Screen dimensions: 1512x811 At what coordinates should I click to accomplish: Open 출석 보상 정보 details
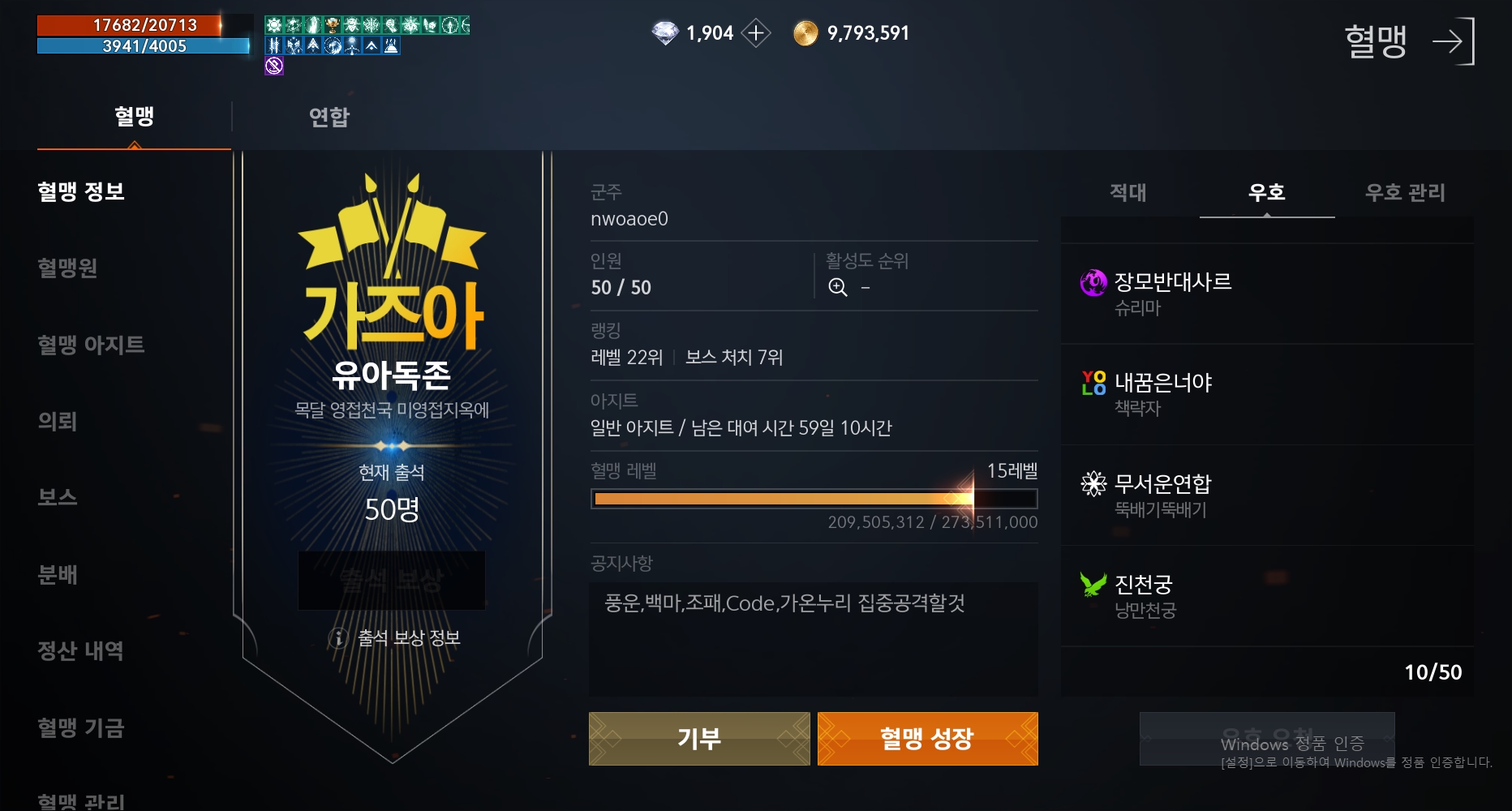tap(392, 638)
